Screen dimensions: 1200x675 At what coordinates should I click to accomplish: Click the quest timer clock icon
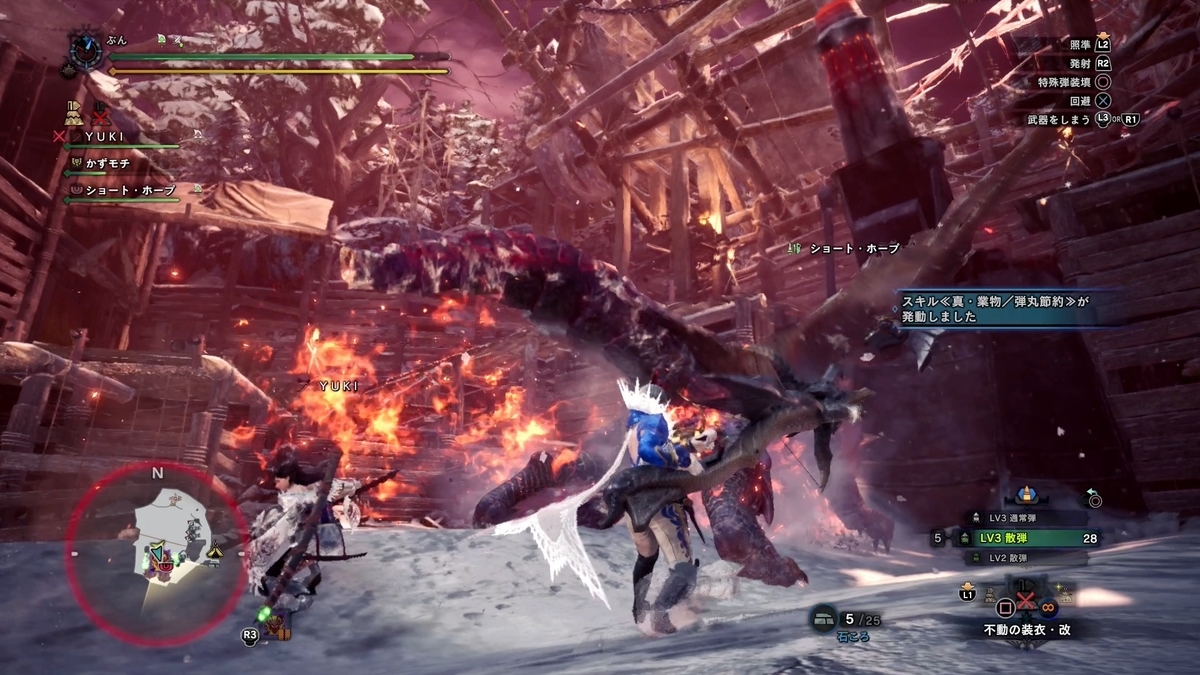point(84,47)
